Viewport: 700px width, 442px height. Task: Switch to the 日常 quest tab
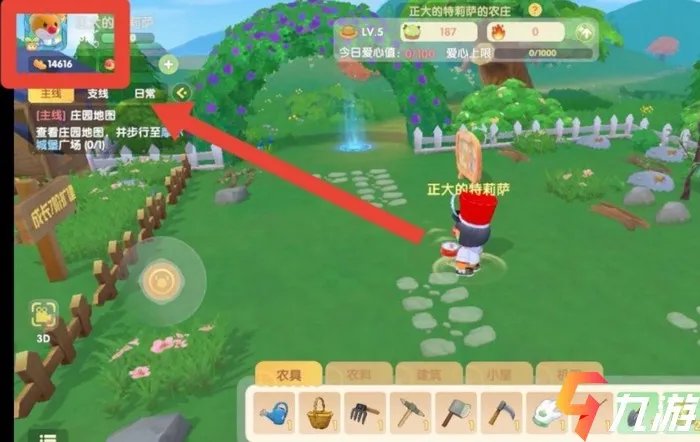click(x=145, y=93)
